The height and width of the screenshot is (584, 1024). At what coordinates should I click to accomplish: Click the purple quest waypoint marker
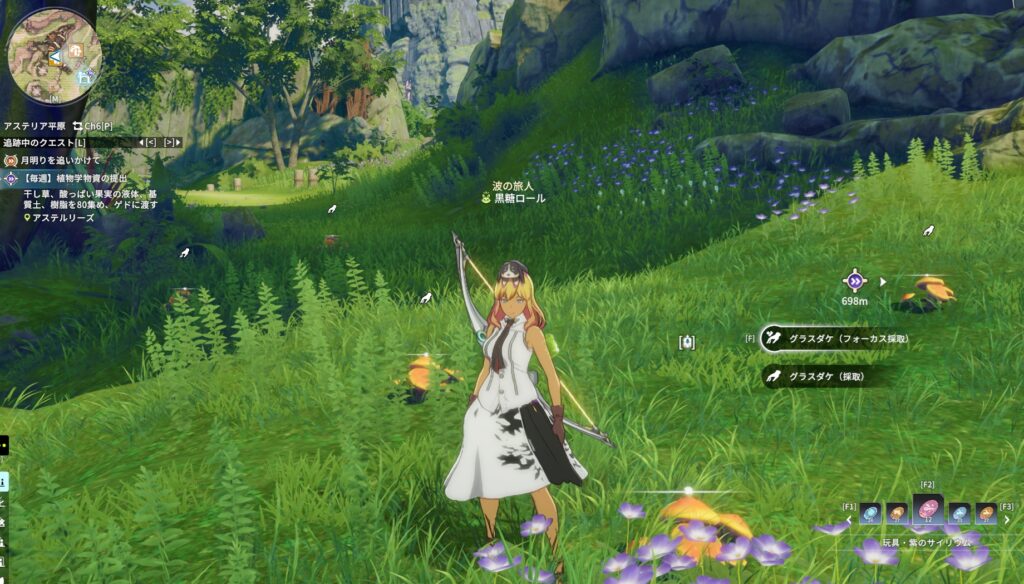coord(854,281)
